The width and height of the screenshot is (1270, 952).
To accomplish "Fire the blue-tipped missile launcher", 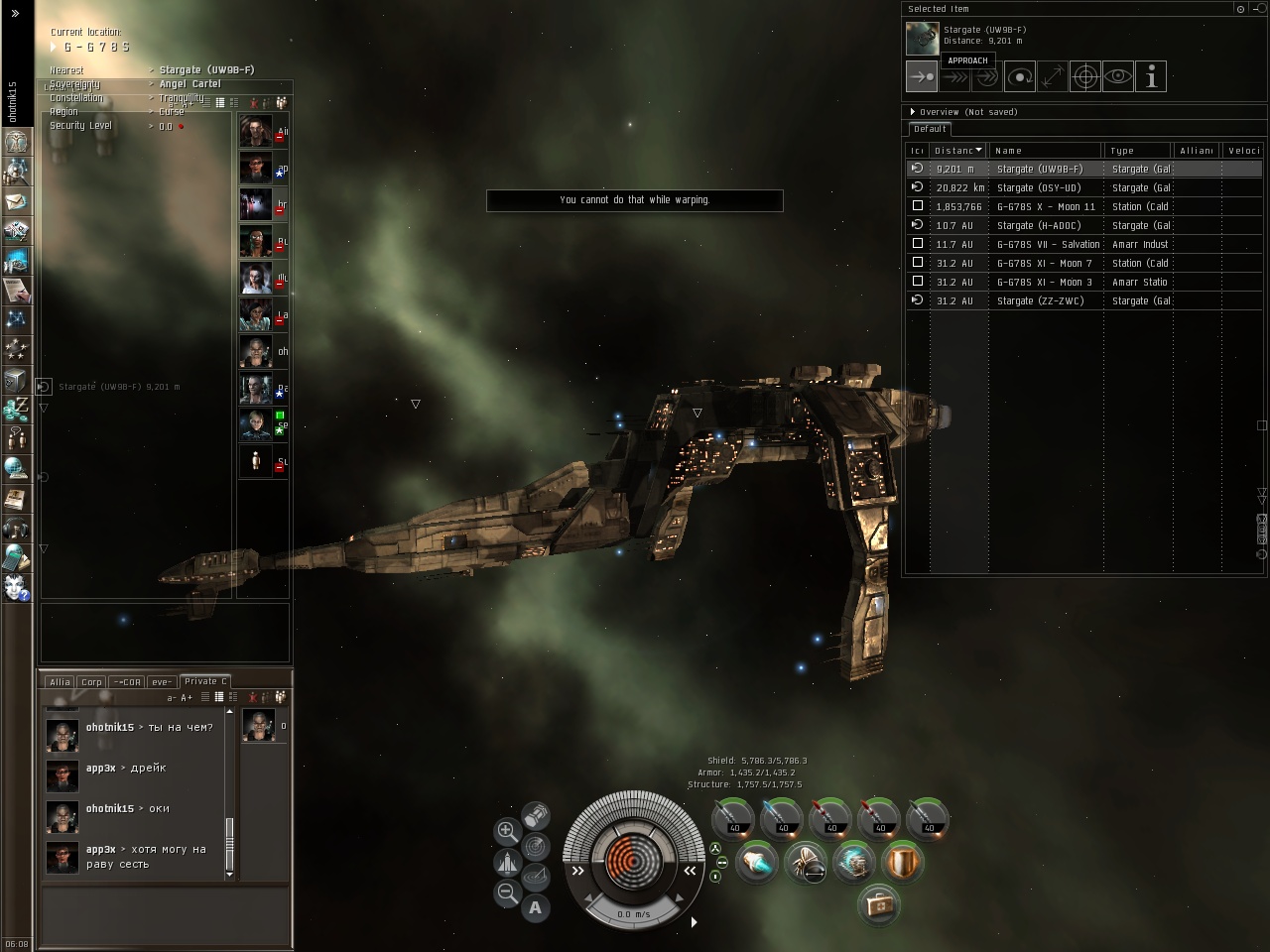I will (x=783, y=819).
